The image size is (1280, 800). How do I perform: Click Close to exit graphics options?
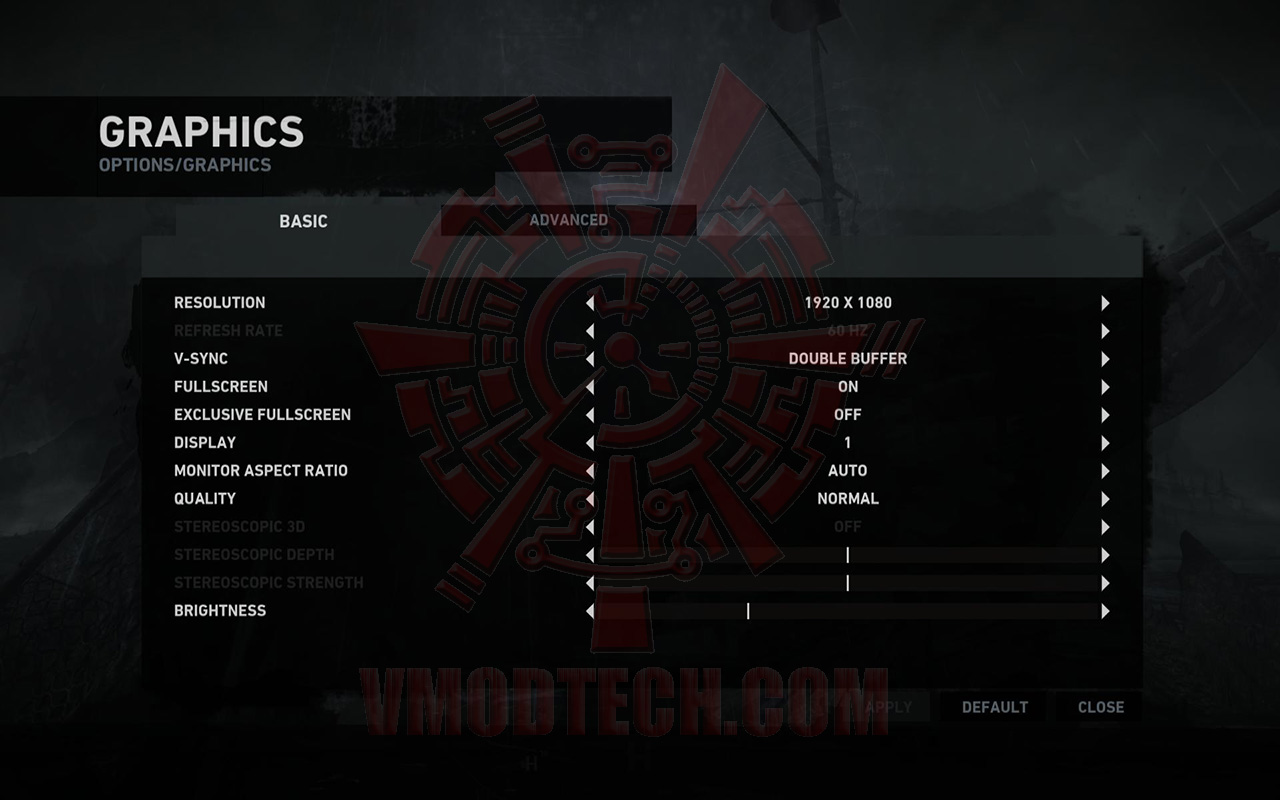coord(1099,707)
